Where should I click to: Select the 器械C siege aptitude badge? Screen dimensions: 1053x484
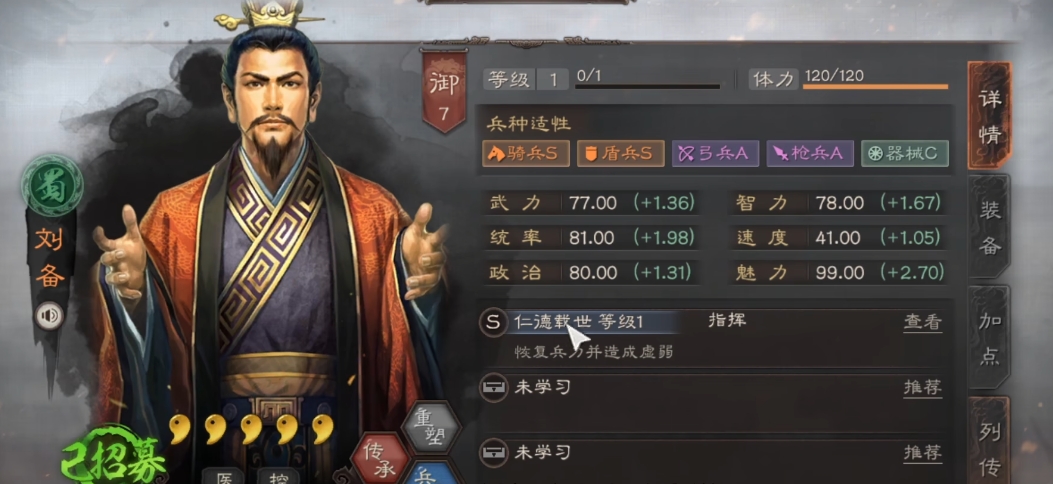pyautogui.click(x=904, y=153)
